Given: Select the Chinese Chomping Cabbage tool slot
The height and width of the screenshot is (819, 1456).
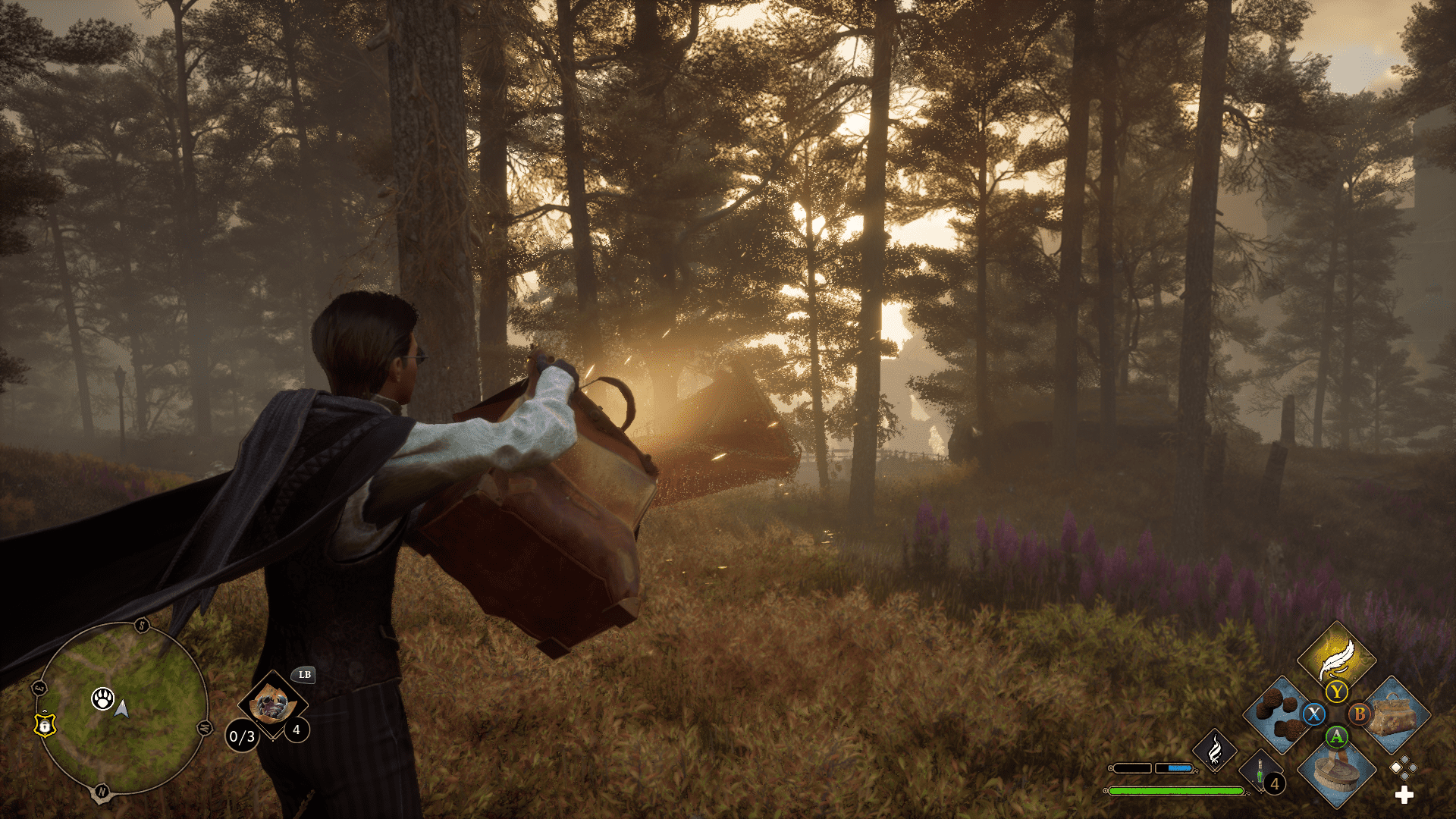Looking at the screenshot, I should pos(272,705).
